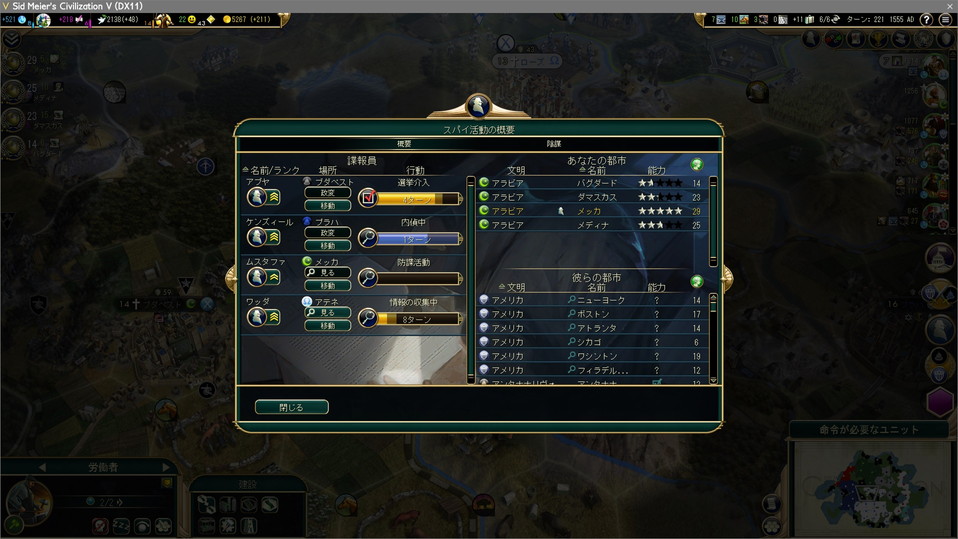Close the spy overview with 閉じる
This screenshot has height=539, width=958.
point(291,407)
